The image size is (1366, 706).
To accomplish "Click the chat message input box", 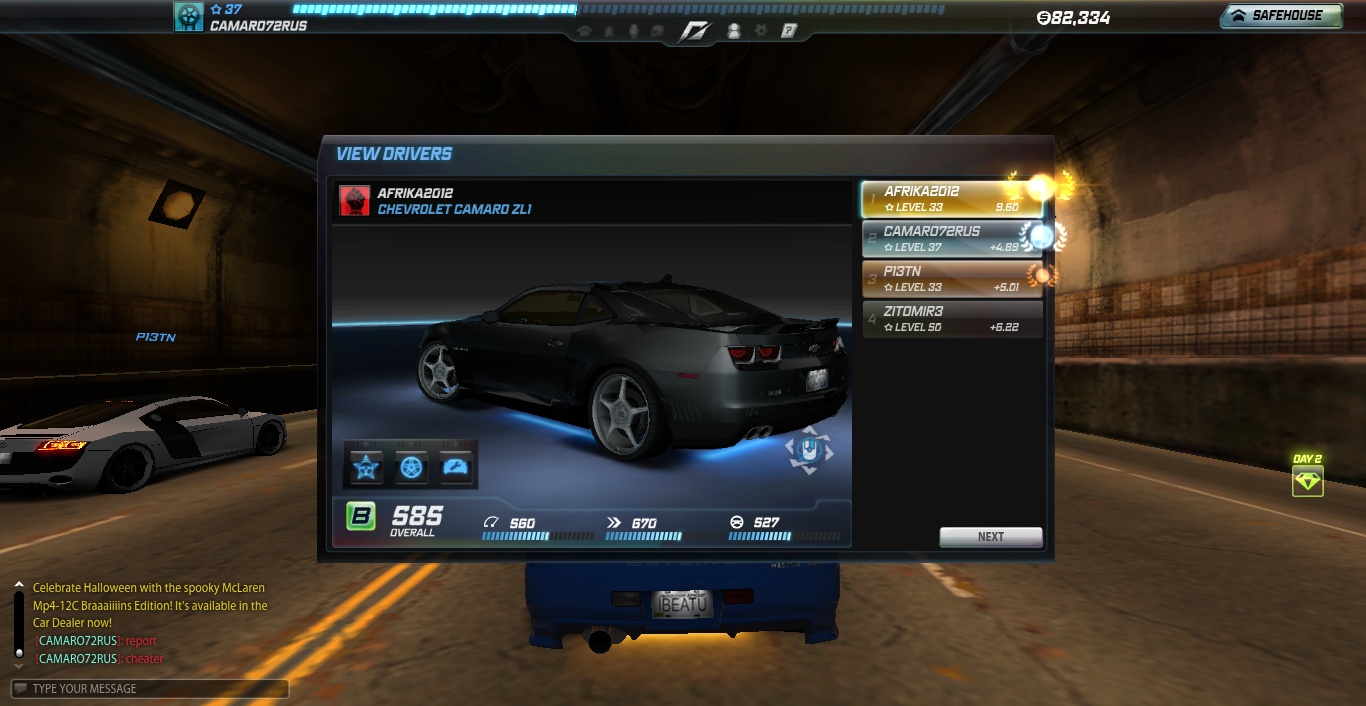I will pos(150,688).
